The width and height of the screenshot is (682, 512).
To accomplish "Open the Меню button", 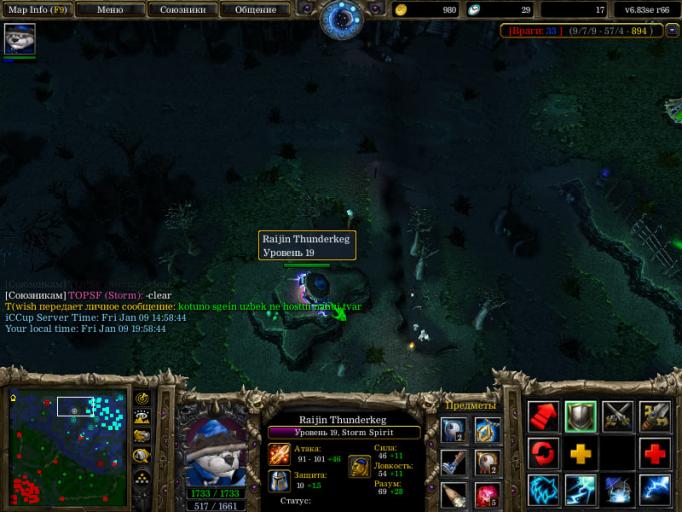I will tap(111, 10).
